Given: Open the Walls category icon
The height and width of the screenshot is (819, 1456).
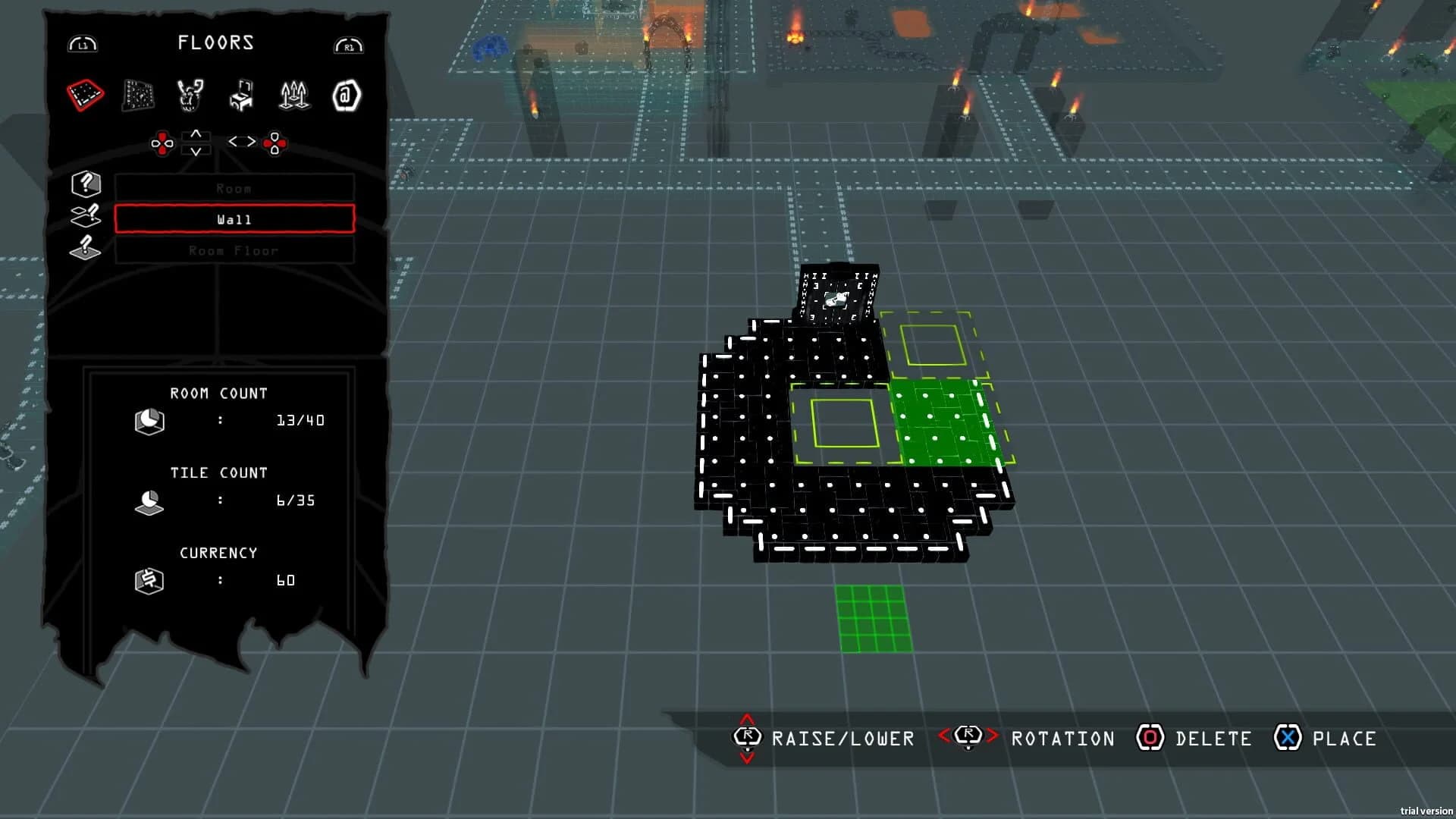Looking at the screenshot, I should 137,95.
